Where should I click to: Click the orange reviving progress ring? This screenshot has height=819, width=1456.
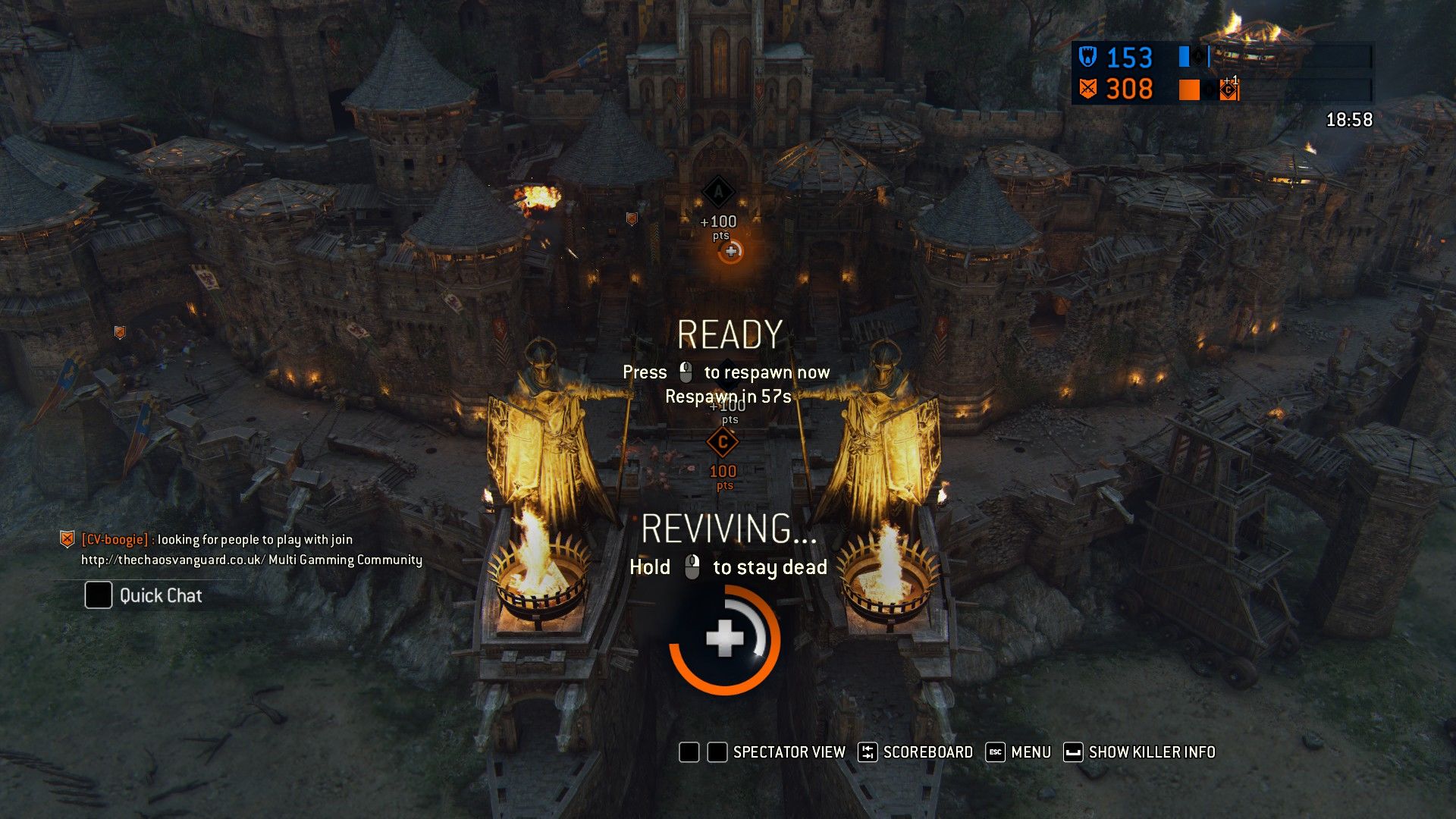[724, 640]
